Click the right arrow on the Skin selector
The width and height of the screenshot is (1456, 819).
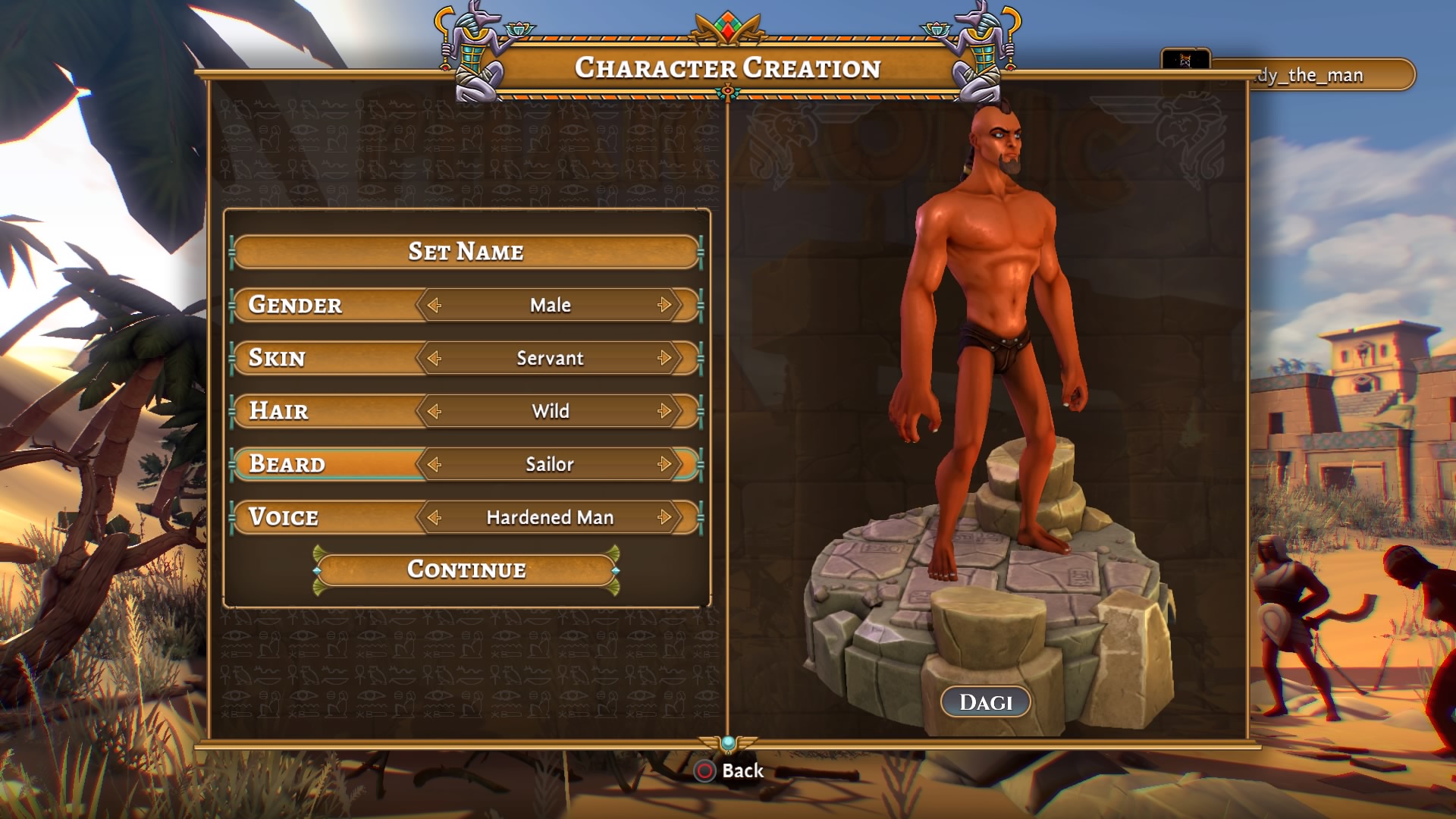(665, 358)
